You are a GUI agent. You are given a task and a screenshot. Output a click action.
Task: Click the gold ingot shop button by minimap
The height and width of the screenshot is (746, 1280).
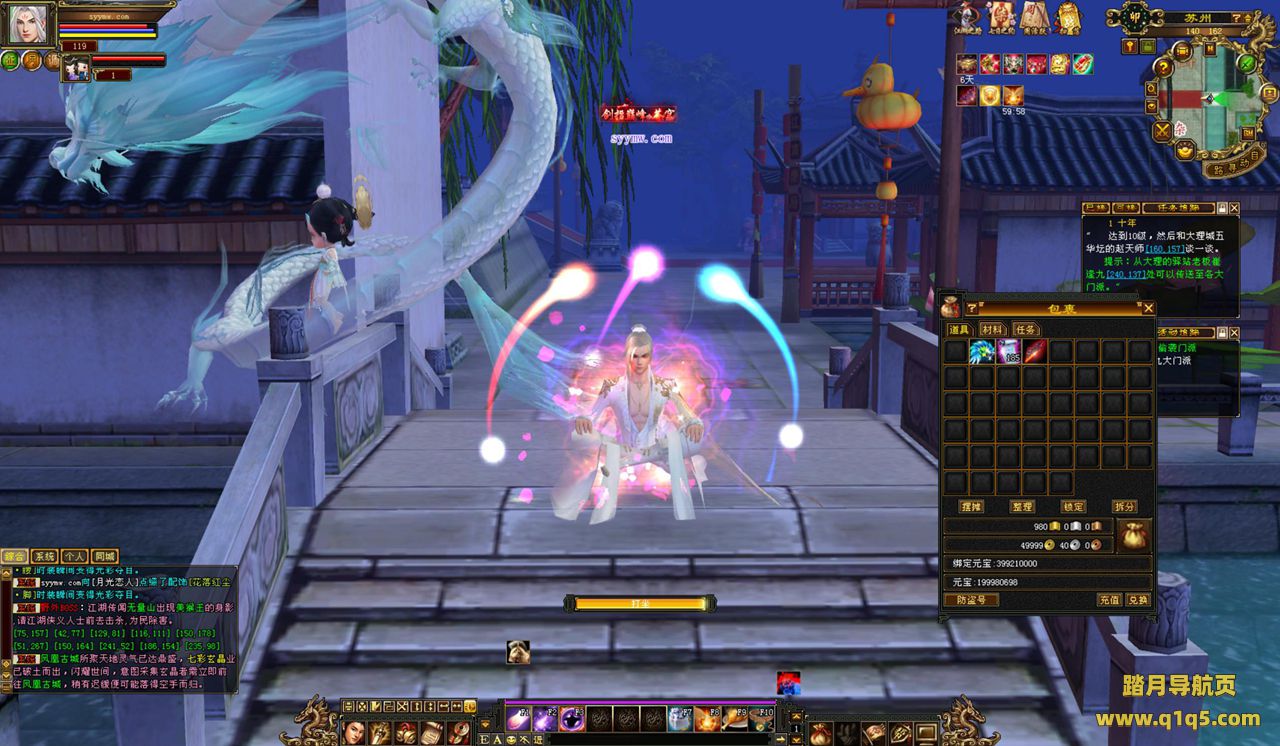(x=1185, y=152)
